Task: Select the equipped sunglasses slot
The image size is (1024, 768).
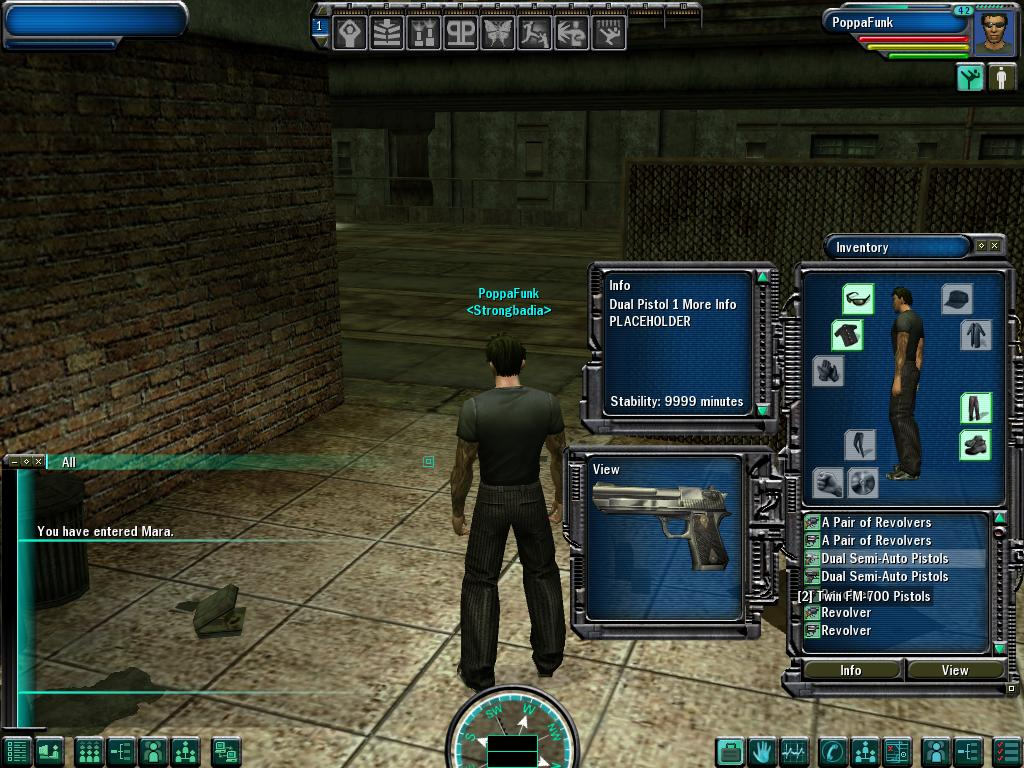Action: point(857,298)
